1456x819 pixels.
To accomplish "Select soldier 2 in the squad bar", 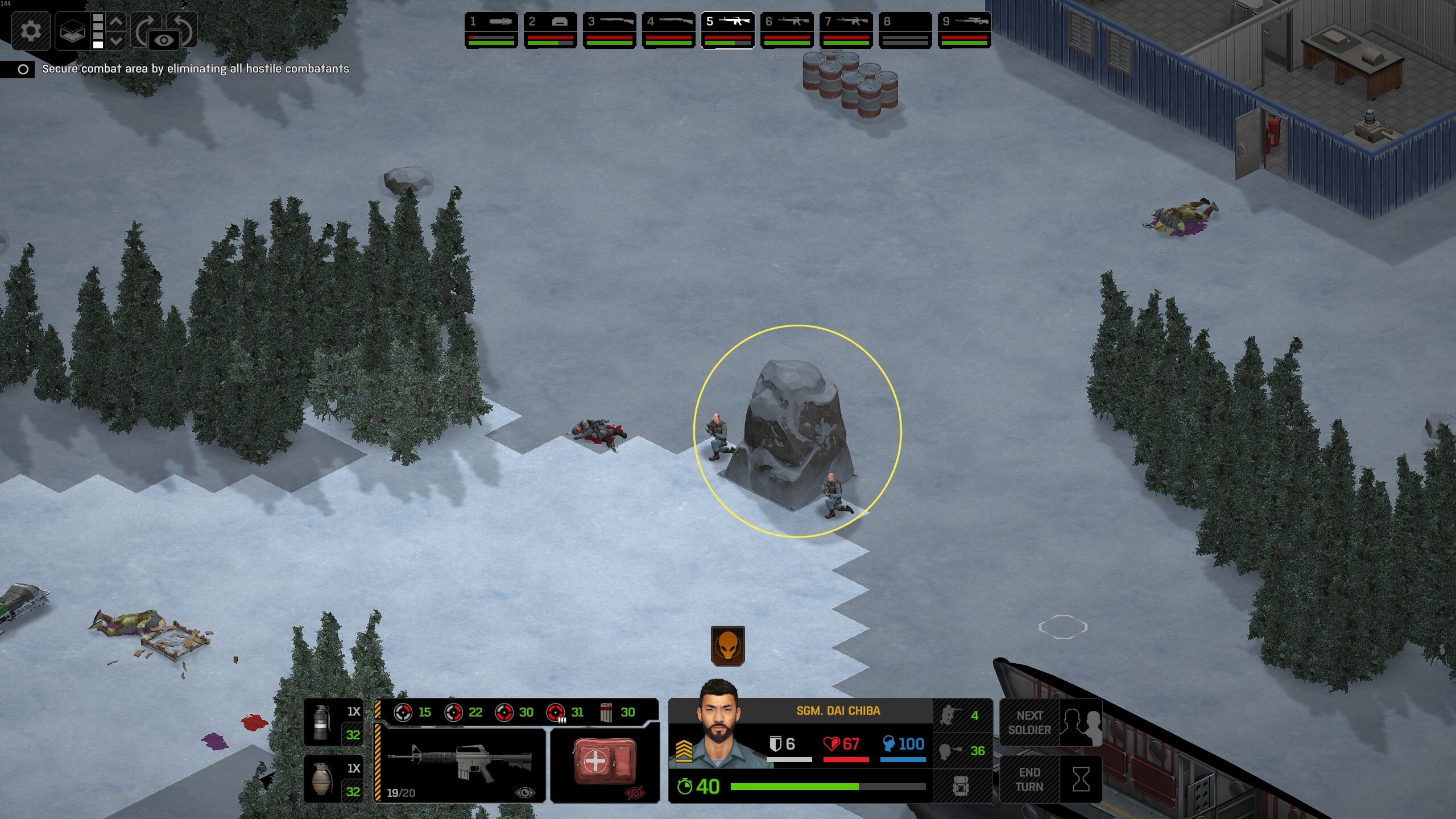I will click(550, 30).
